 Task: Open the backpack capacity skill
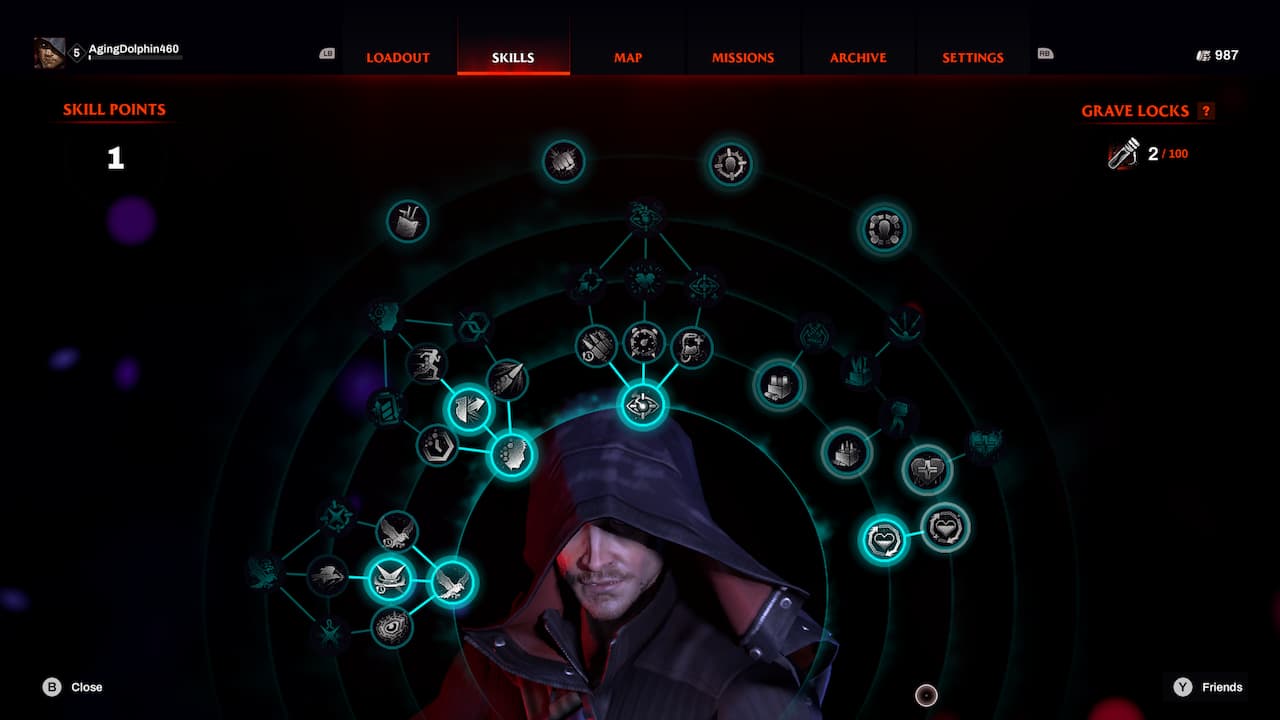tap(408, 222)
